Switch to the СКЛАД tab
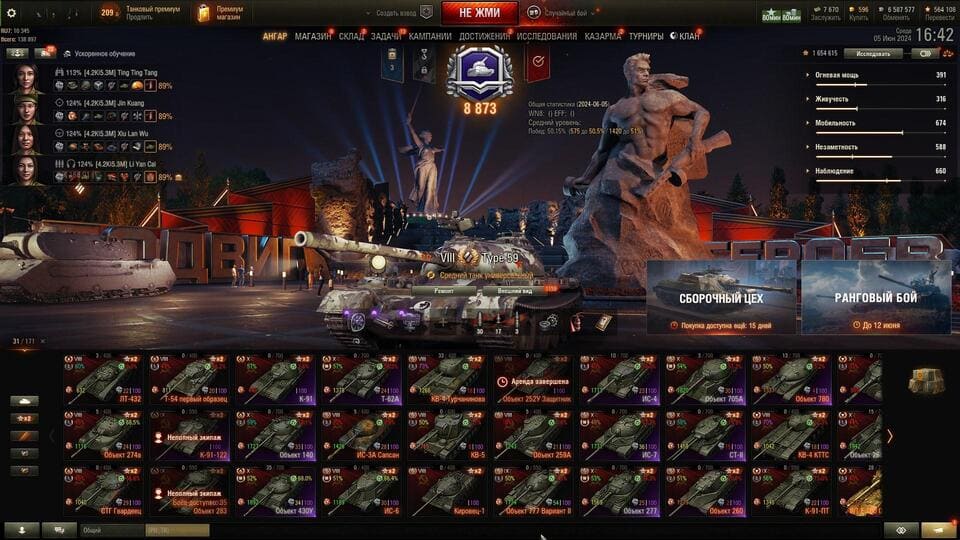Image resolution: width=960 pixels, height=540 pixels. [x=351, y=37]
